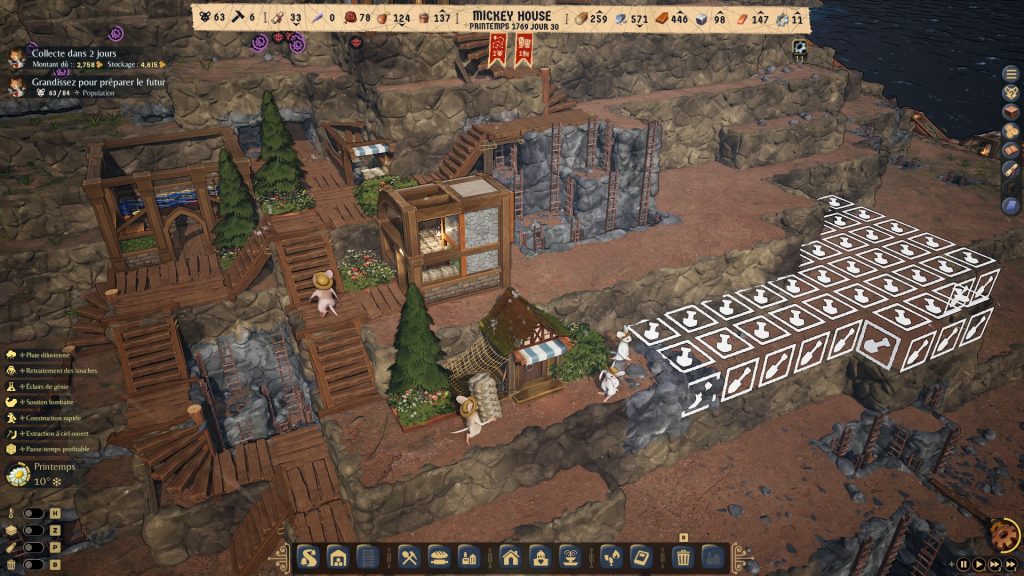Viewport: 1024px width, 576px height.
Task: Select the bread and rolling pin category
Action: click(x=439, y=557)
